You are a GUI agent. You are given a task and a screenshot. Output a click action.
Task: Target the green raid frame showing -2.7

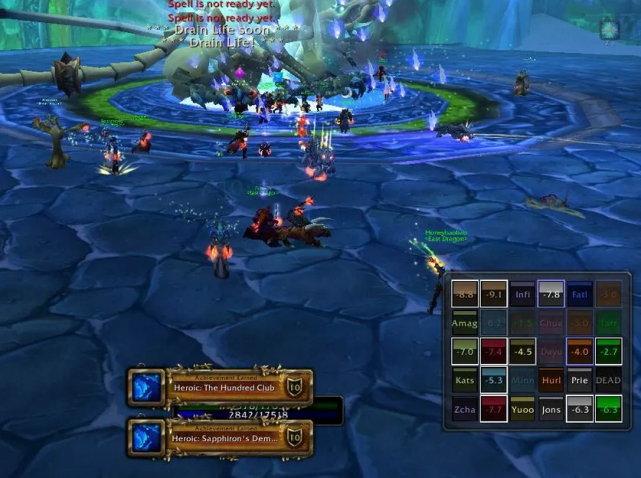click(608, 352)
